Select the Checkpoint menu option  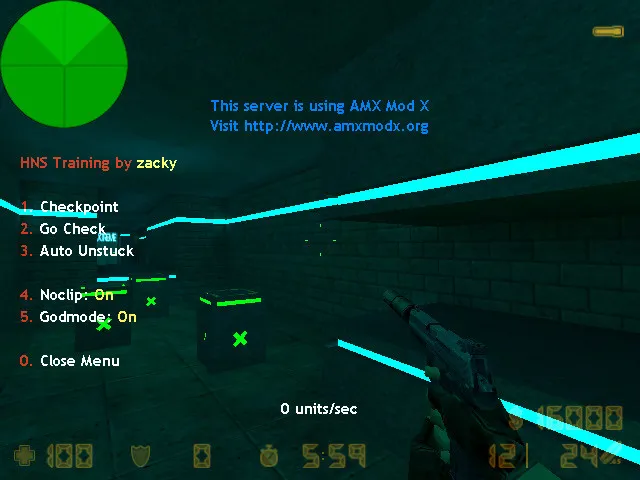78,207
